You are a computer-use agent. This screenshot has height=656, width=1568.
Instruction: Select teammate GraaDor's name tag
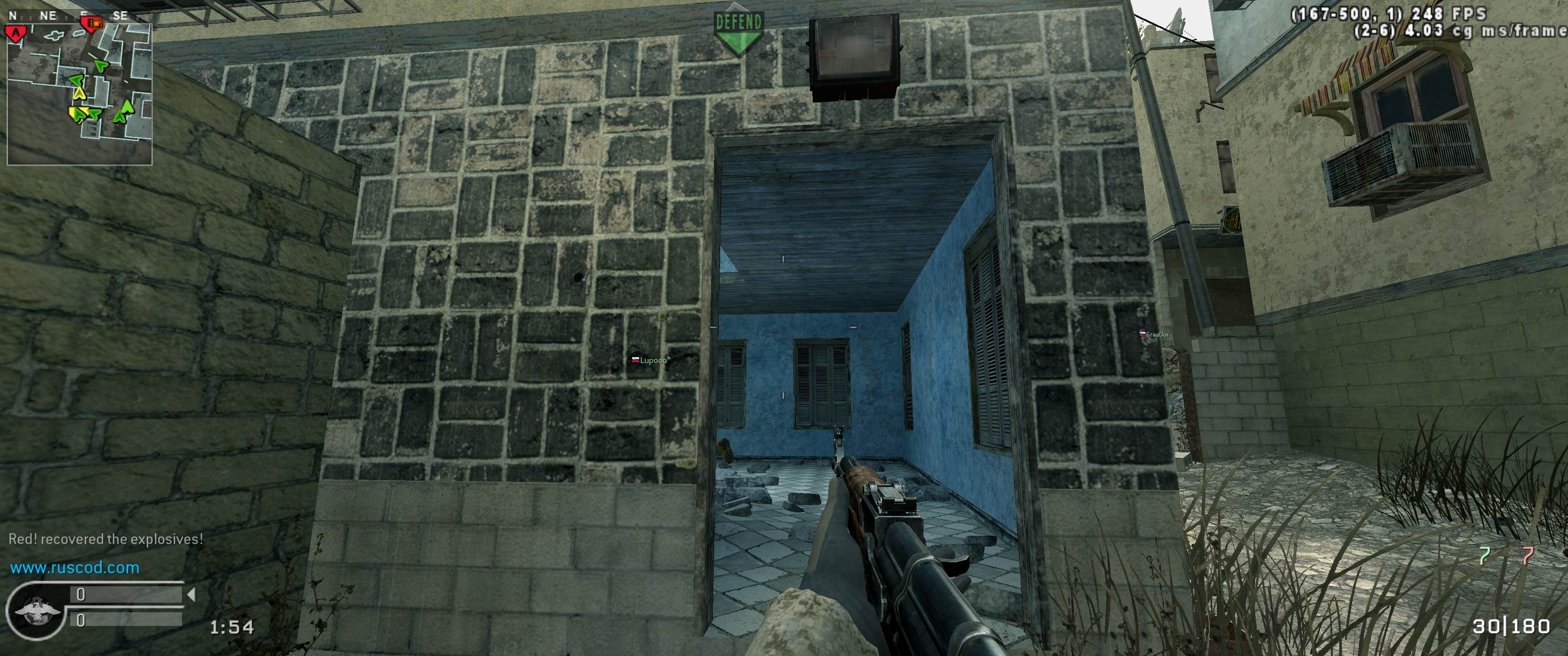1154,334
